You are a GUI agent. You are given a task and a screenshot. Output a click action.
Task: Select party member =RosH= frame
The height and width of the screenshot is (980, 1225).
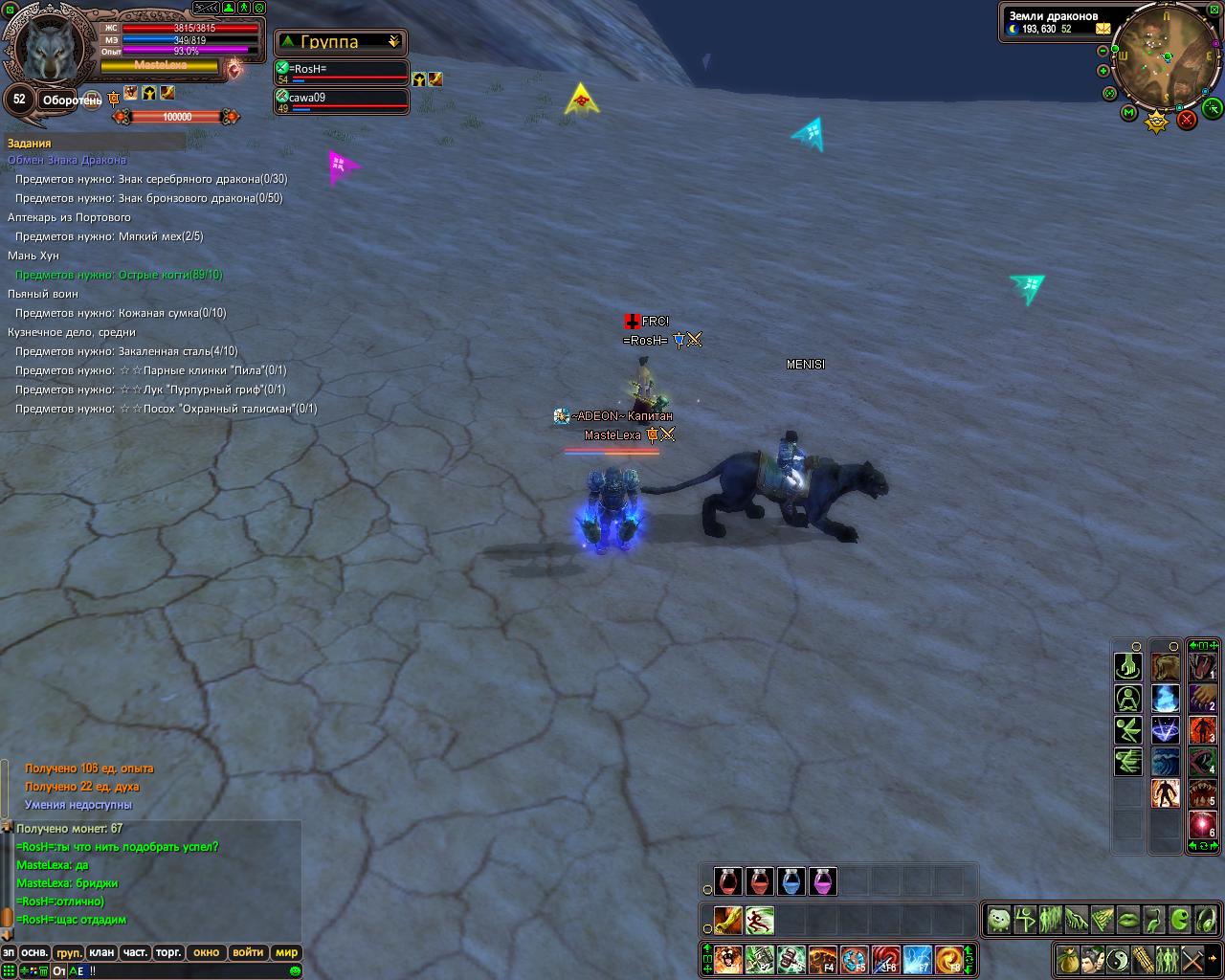[342, 73]
